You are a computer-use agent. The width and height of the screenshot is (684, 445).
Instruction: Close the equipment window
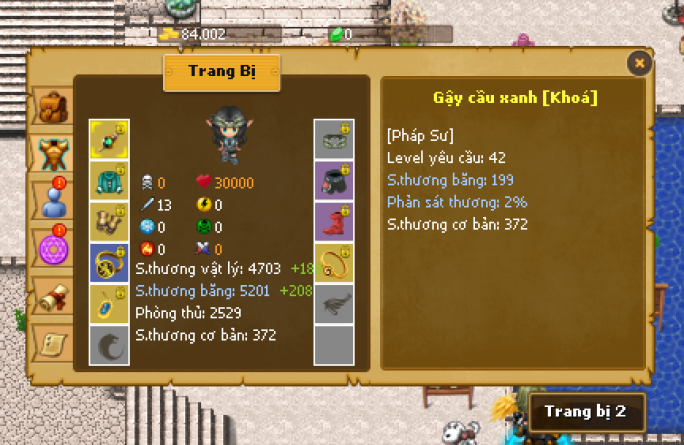click(x=640, y=63)
